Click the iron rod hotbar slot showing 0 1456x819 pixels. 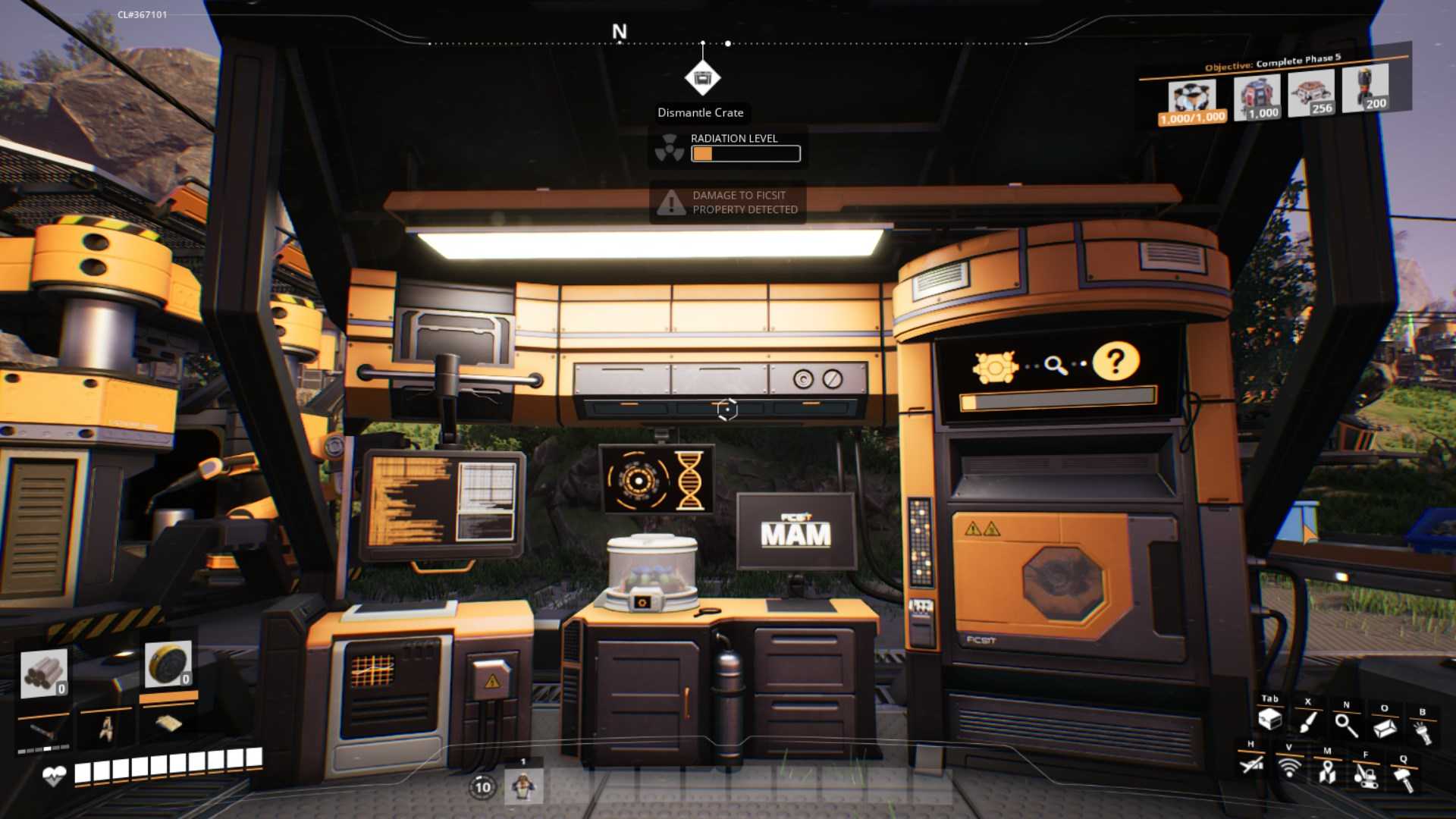tap(43, 675)
